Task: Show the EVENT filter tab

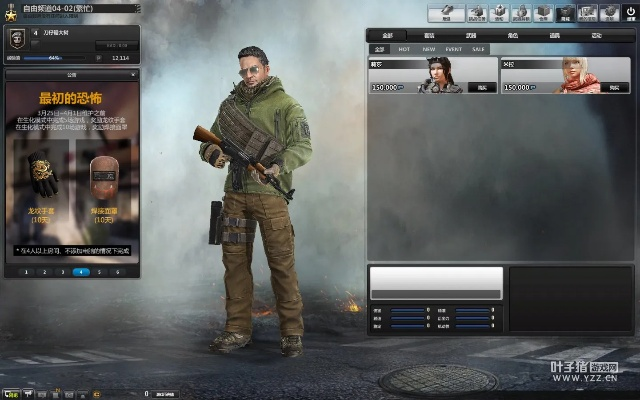Action: (x=454, y=48)
